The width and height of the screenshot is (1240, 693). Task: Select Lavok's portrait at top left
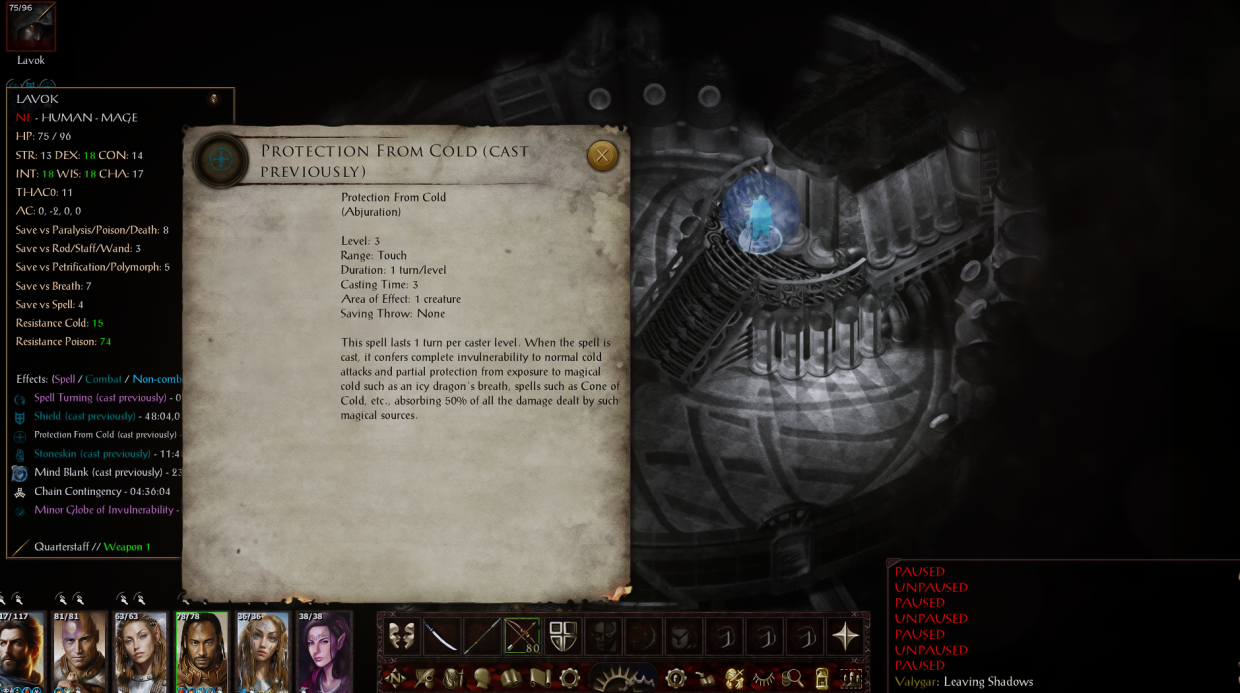pos(31,28)
